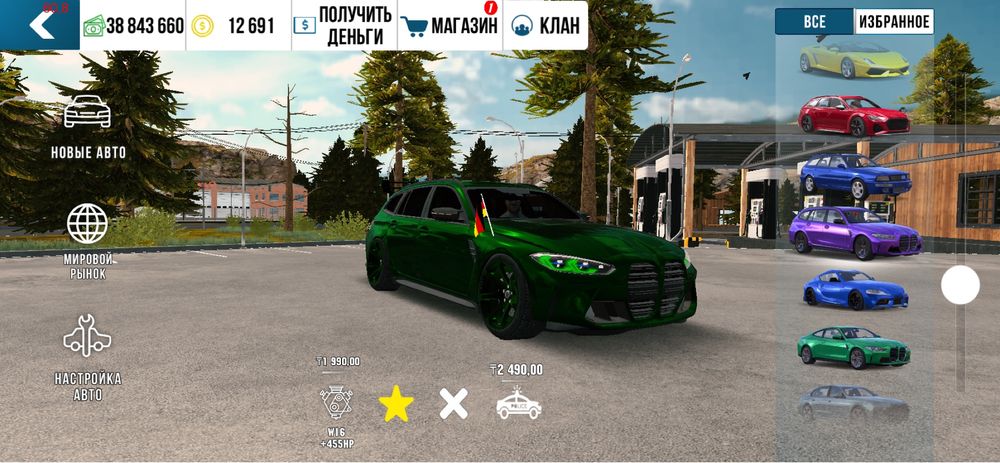Image resolution: width=1000 pixels, height=463 pixels.
Task: Tap the ПОЛУЧИТЬ ДЕНЬГИ button
Action: pyautogui.click(x=343, y=26)
